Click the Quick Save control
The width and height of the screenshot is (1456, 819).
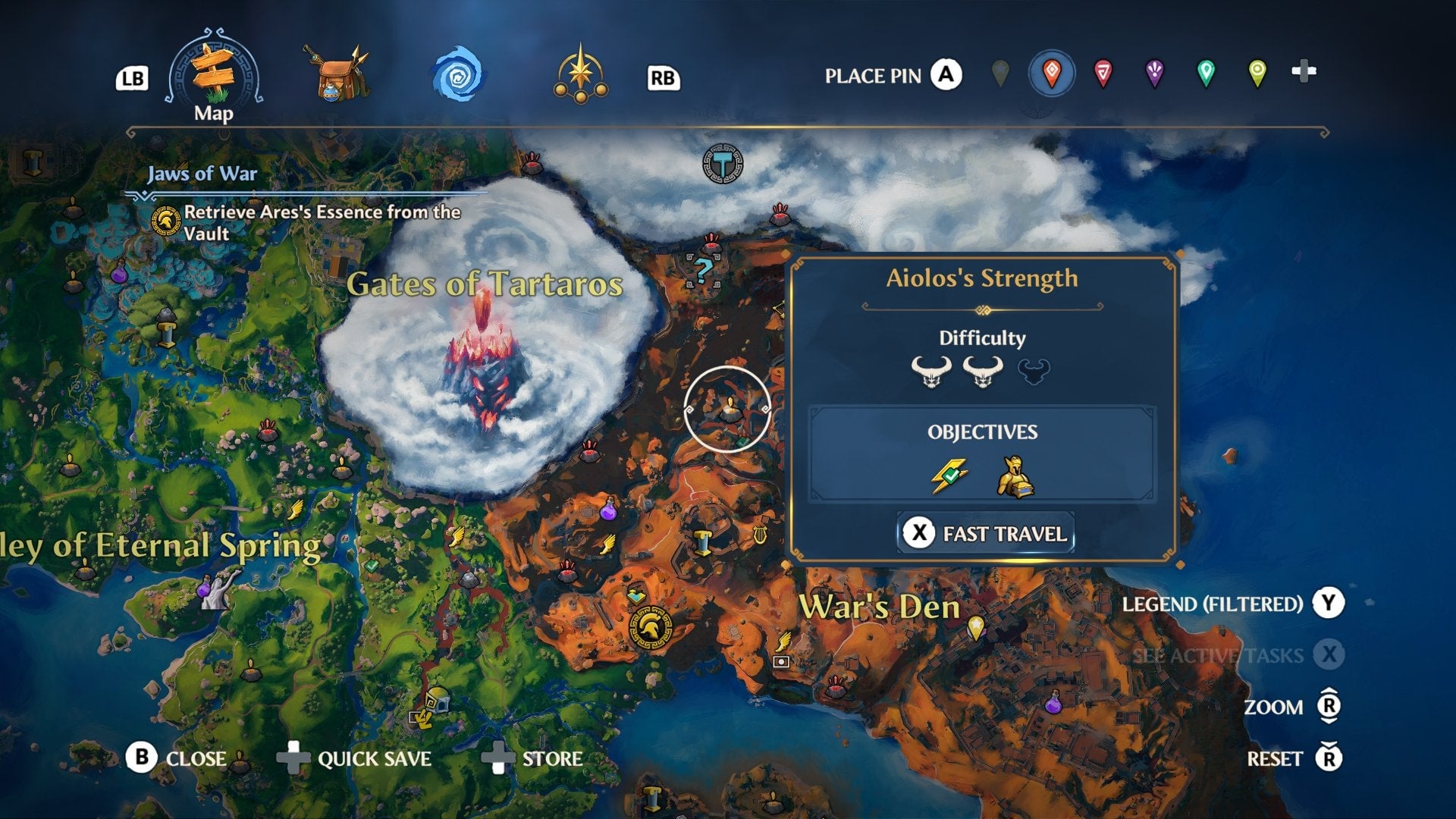coord(373,758)
